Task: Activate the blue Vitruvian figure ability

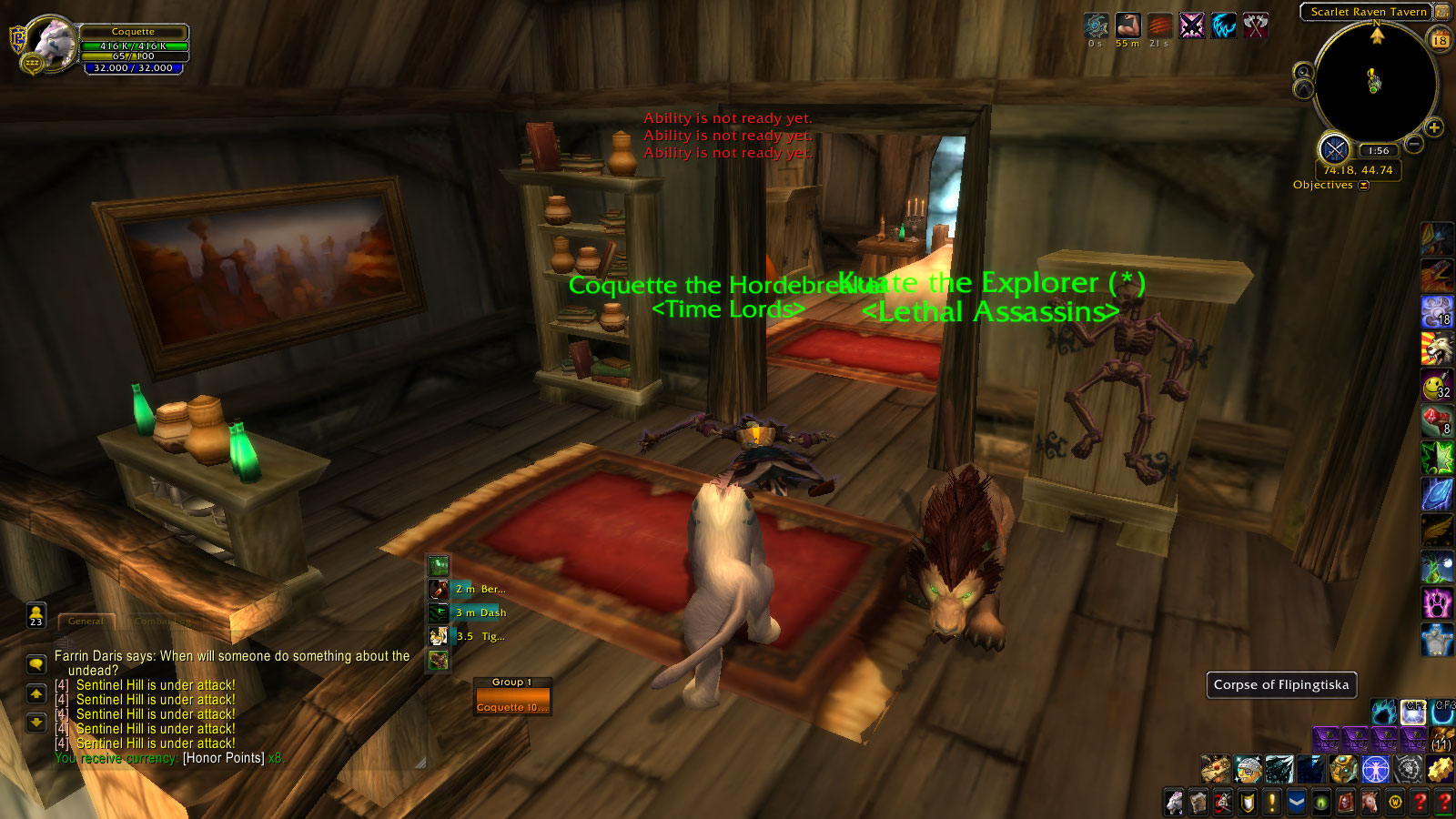Action: (x=1375, y=770)
